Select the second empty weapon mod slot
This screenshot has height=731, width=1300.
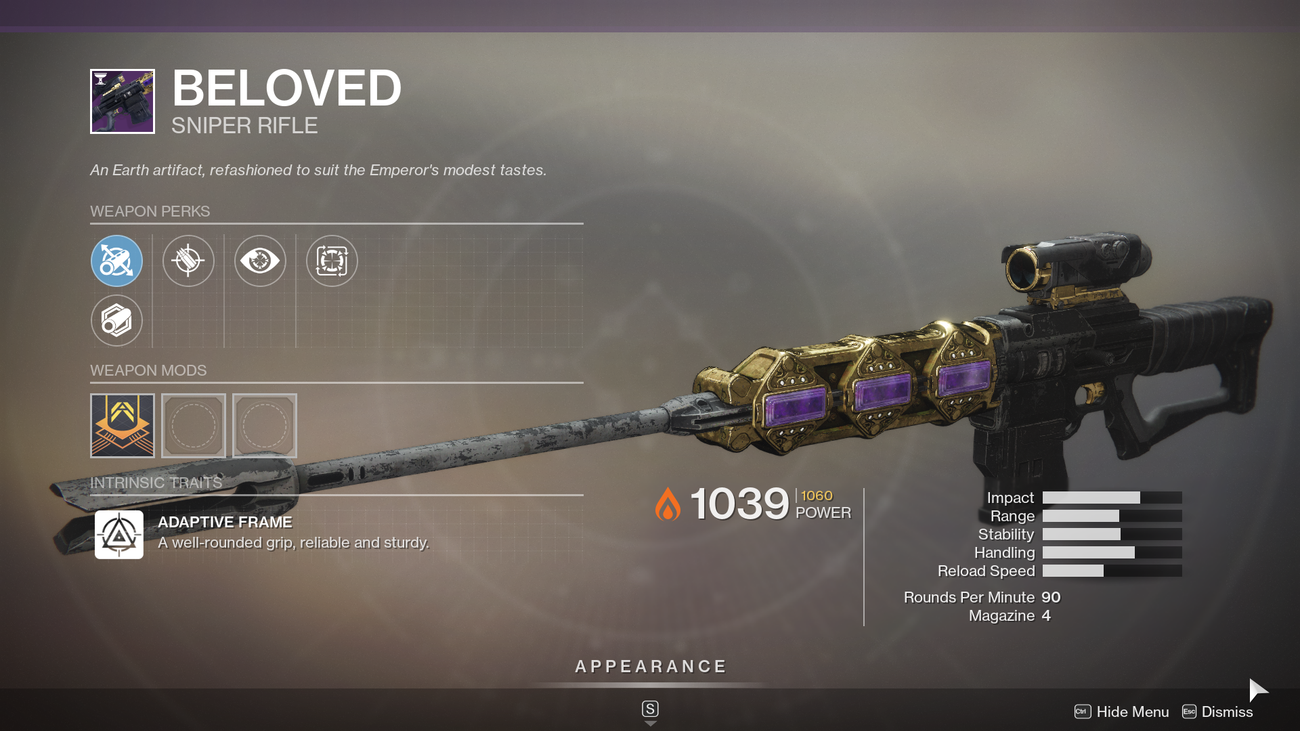265,425
